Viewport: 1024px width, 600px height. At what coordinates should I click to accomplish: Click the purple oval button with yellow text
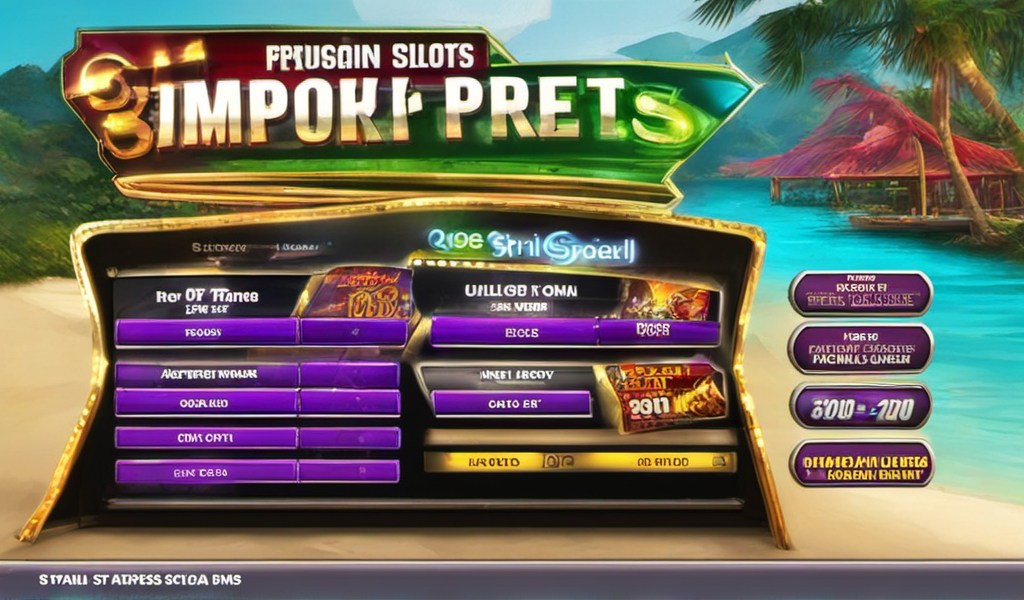point(861,465)
